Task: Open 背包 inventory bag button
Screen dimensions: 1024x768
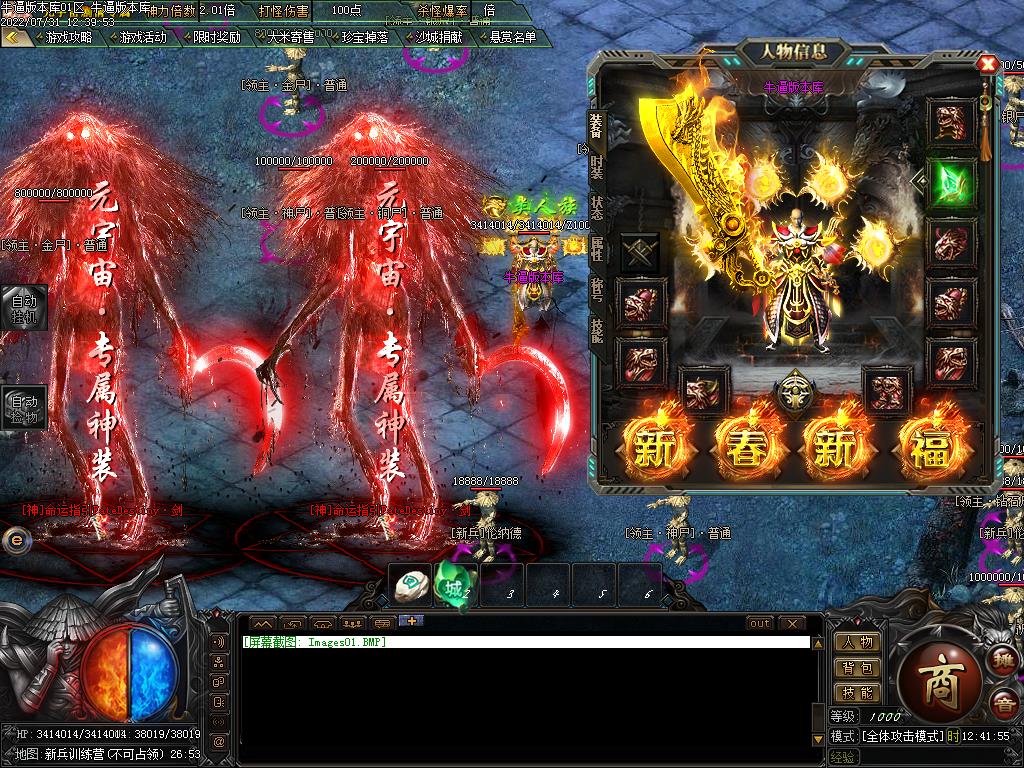Action: pyautogui.click(x=857, y=667)
